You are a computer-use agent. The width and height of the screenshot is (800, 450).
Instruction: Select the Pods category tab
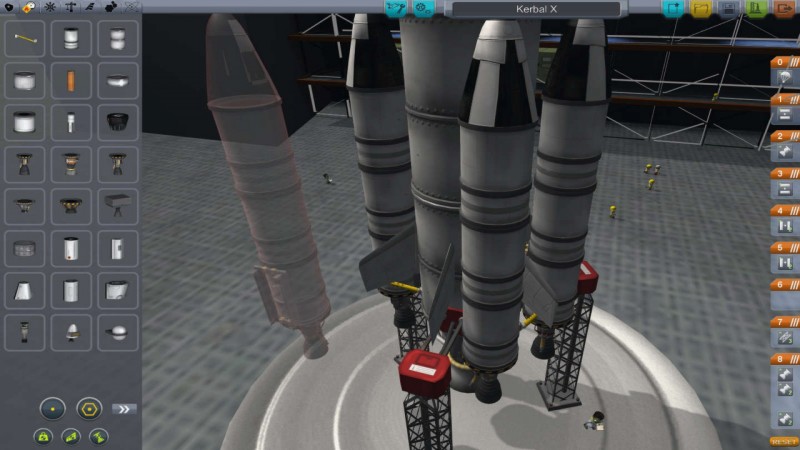(9, 7)
